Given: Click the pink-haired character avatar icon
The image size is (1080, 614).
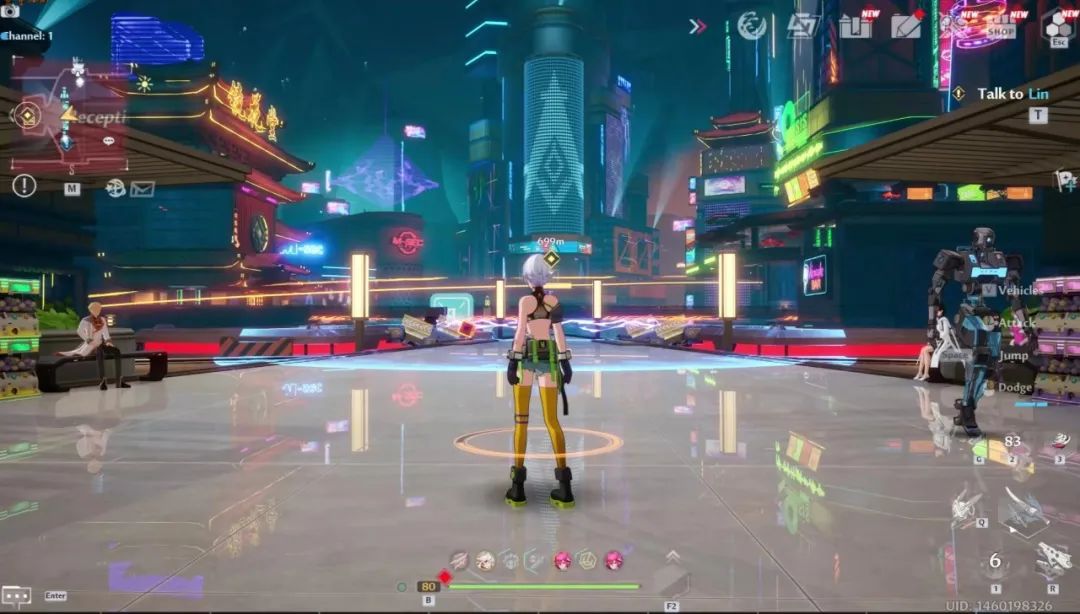Looking at the screenshot, I should coord(563,560).
